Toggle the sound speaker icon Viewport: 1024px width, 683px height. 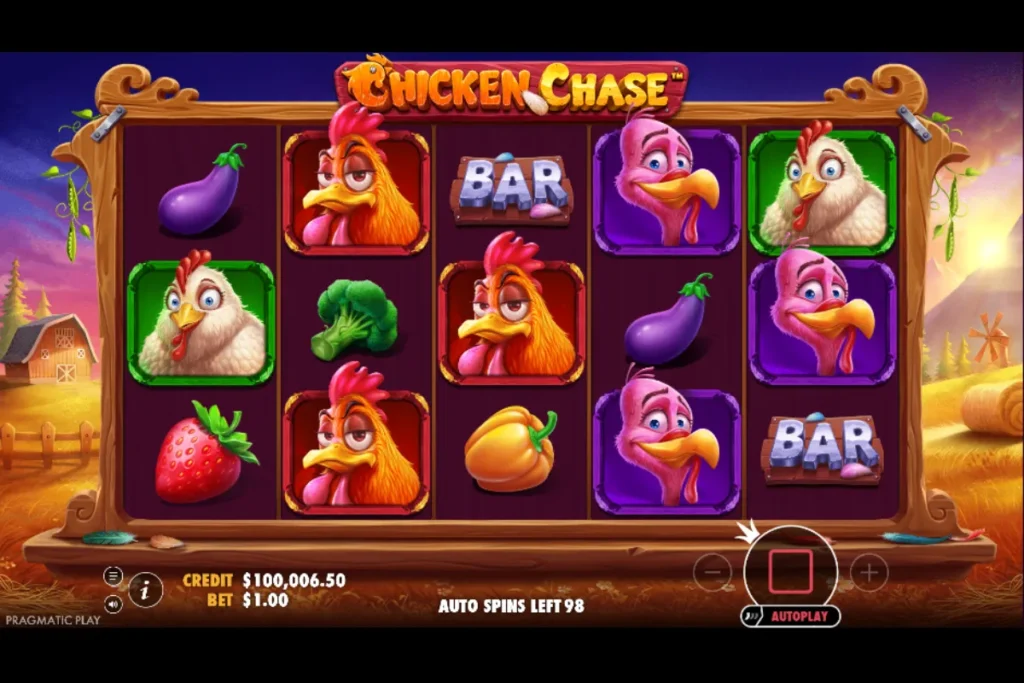pos(113,604)
